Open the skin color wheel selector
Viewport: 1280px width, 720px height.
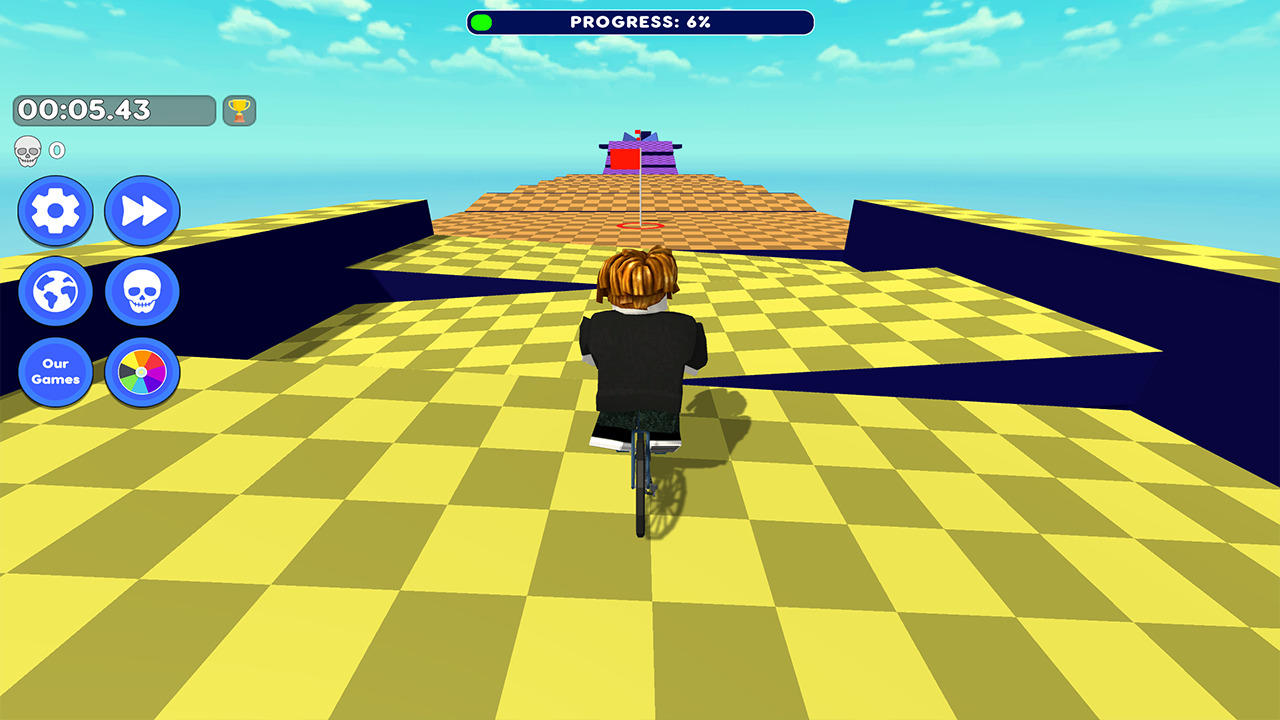142,372
